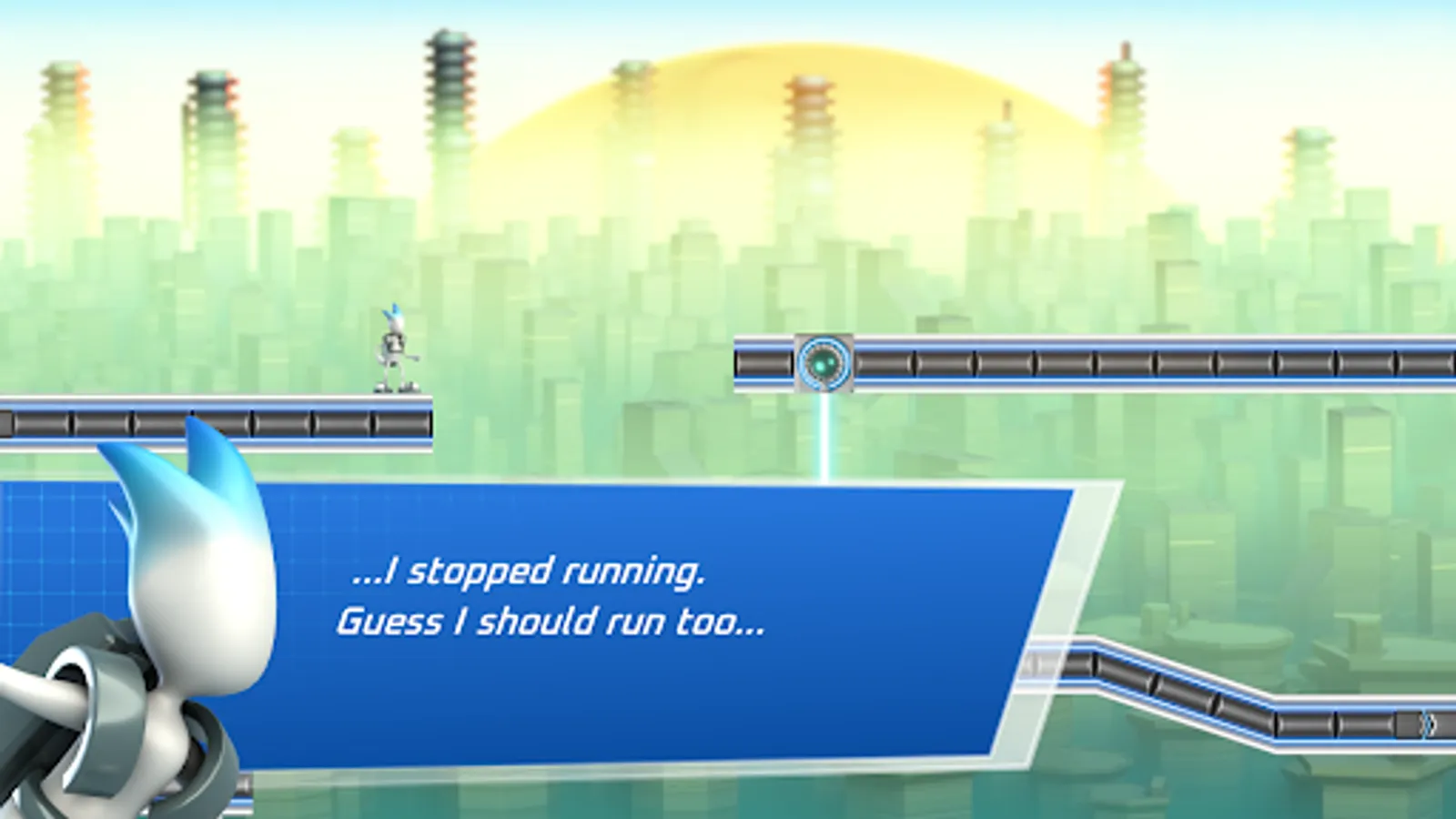The width and height of the screenshot is (1456, 819).
Task: Click the glowing laser emitter device
Action: click(824, 362)
